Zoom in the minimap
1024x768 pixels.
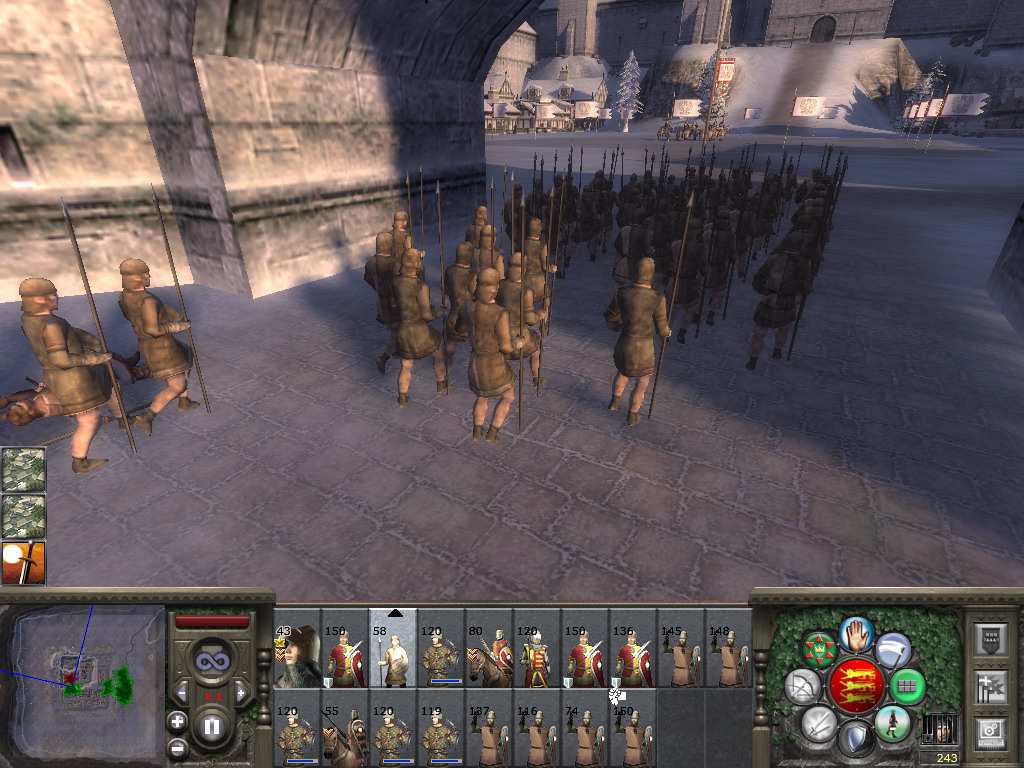coord(177,720)
